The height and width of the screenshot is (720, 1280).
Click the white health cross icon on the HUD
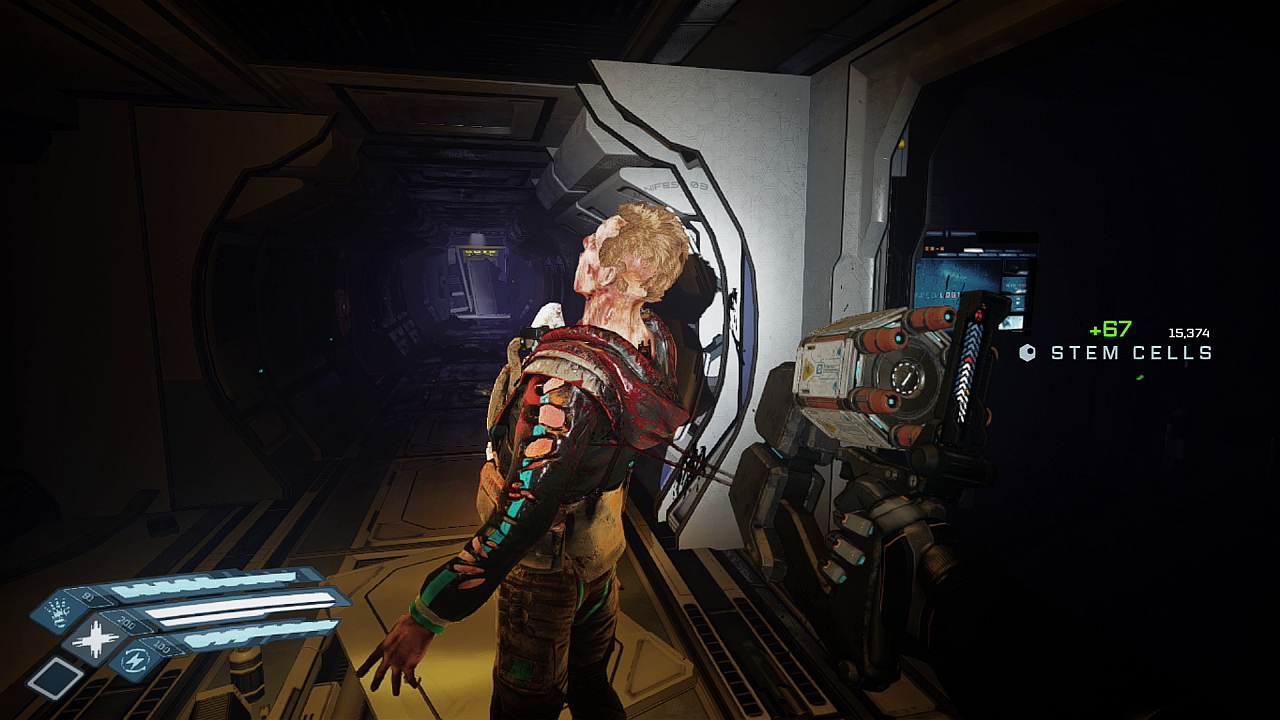97,640
